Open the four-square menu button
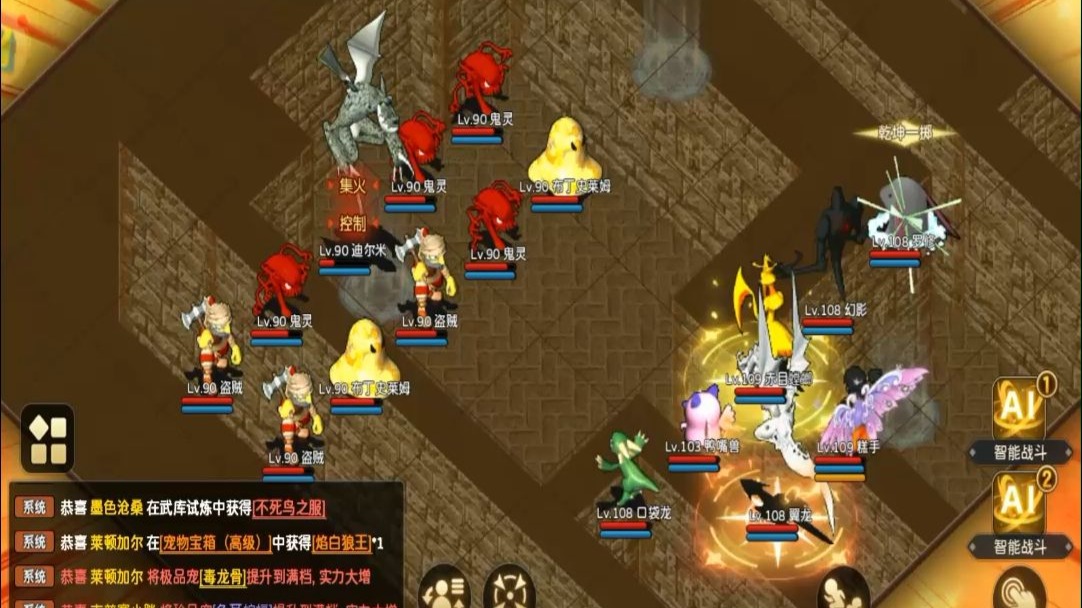 coord(47,438)
